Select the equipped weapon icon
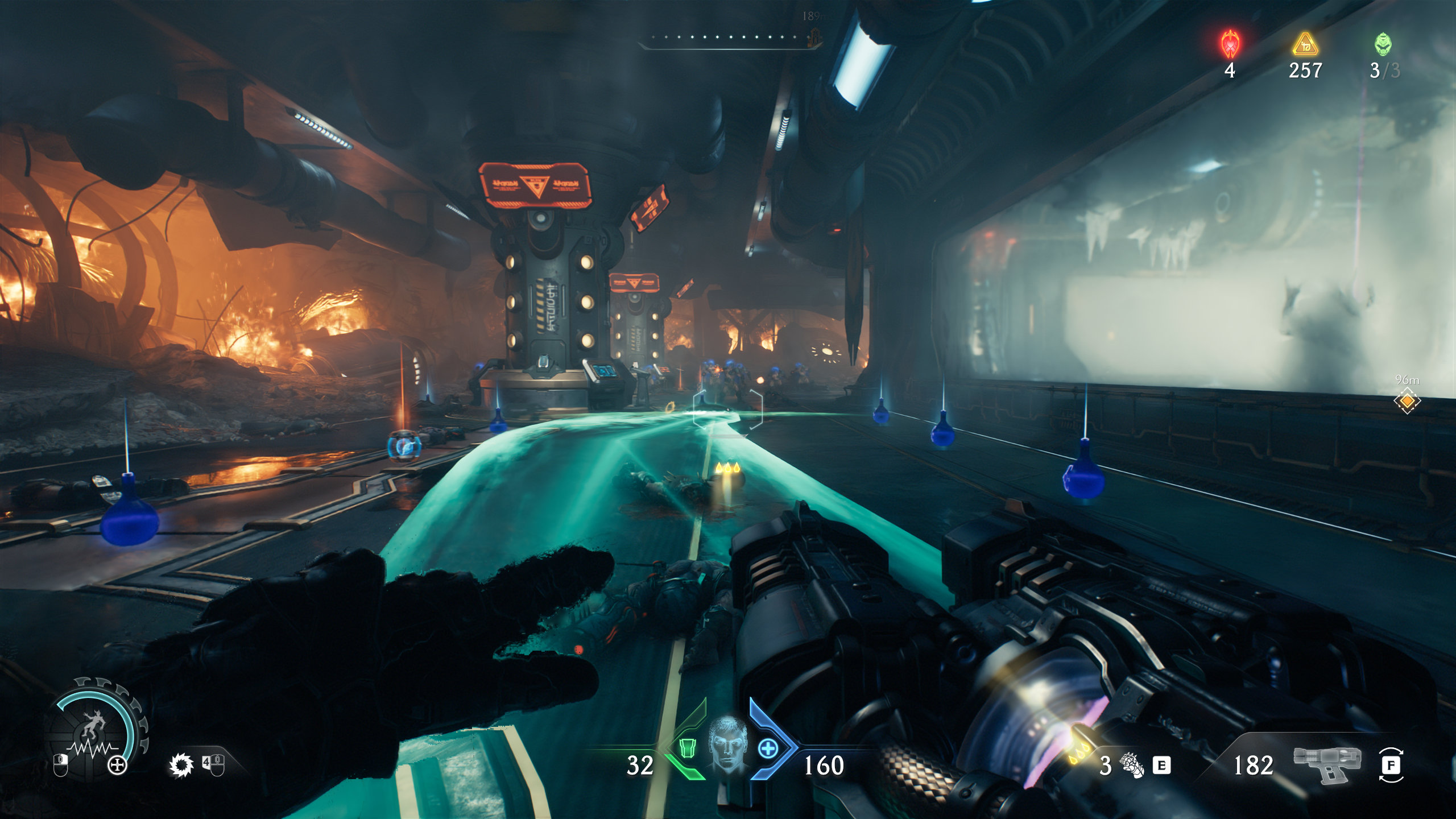The width and height of the screenshot is (1456, 819). coord(1327,764)
